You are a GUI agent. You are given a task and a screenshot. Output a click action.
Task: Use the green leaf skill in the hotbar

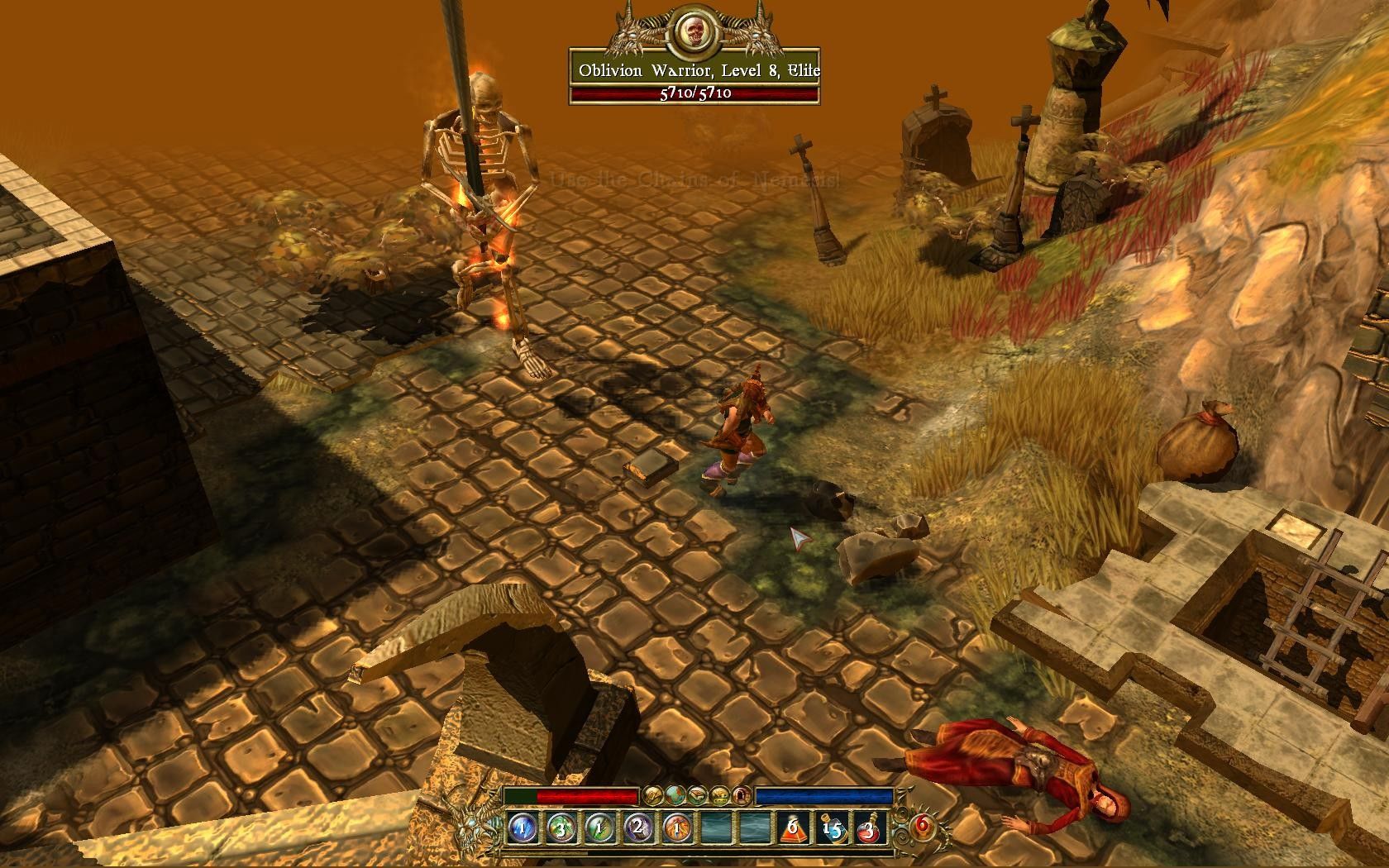(561, 827)
